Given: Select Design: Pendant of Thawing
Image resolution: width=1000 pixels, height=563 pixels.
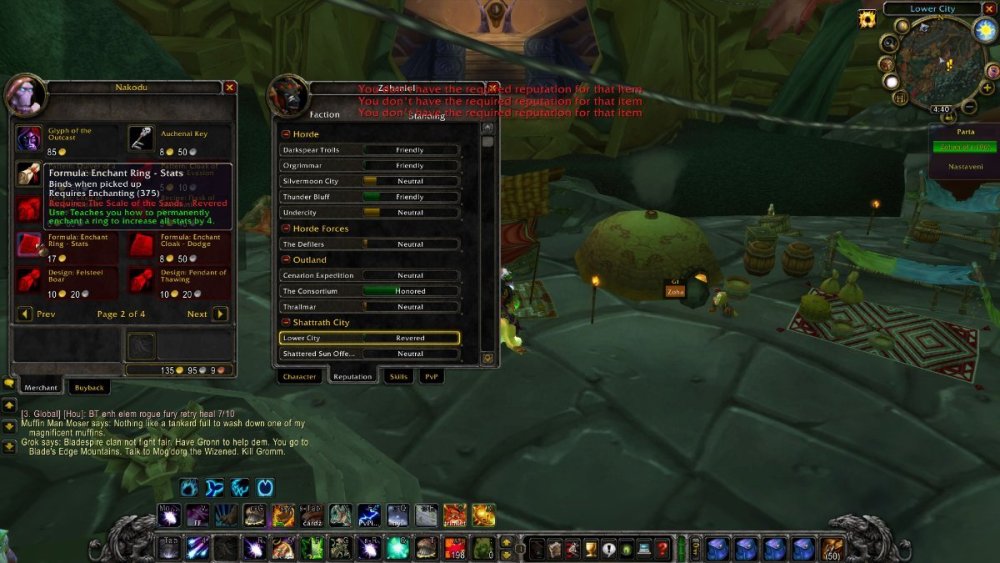Looking at the screenshot, I should pos(141,280).
